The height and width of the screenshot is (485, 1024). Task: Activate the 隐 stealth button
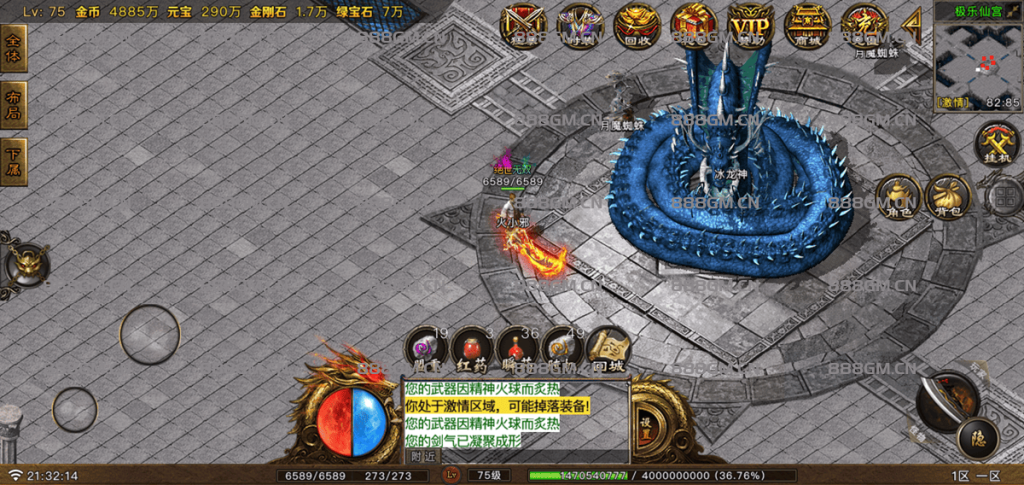977,438
